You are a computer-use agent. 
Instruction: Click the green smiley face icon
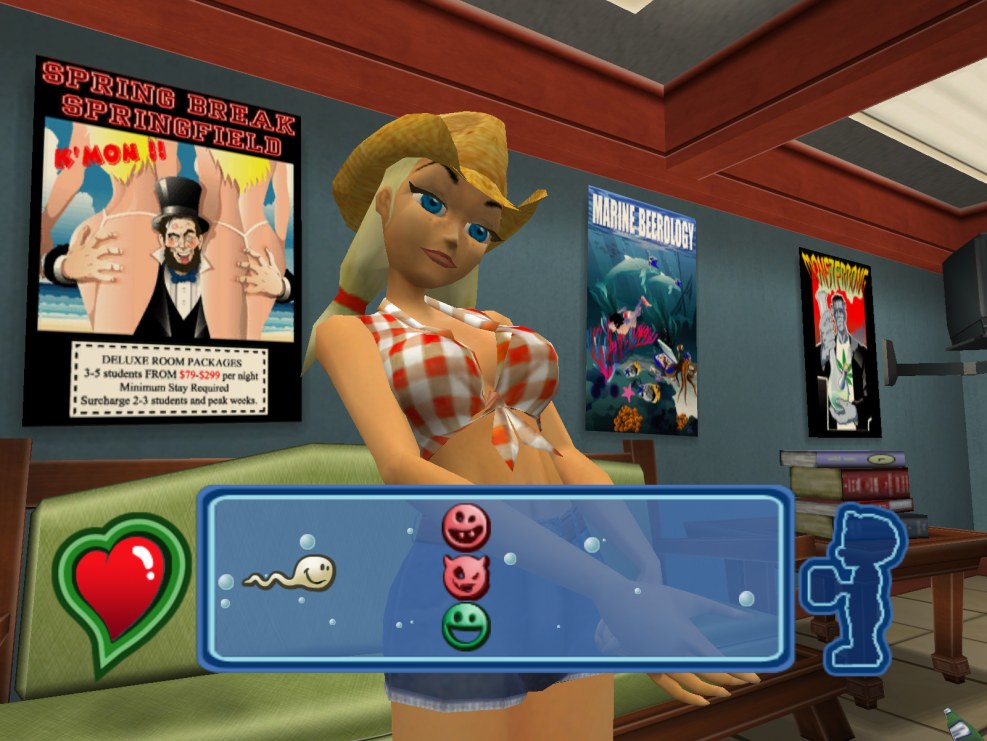tap(466, 624)
